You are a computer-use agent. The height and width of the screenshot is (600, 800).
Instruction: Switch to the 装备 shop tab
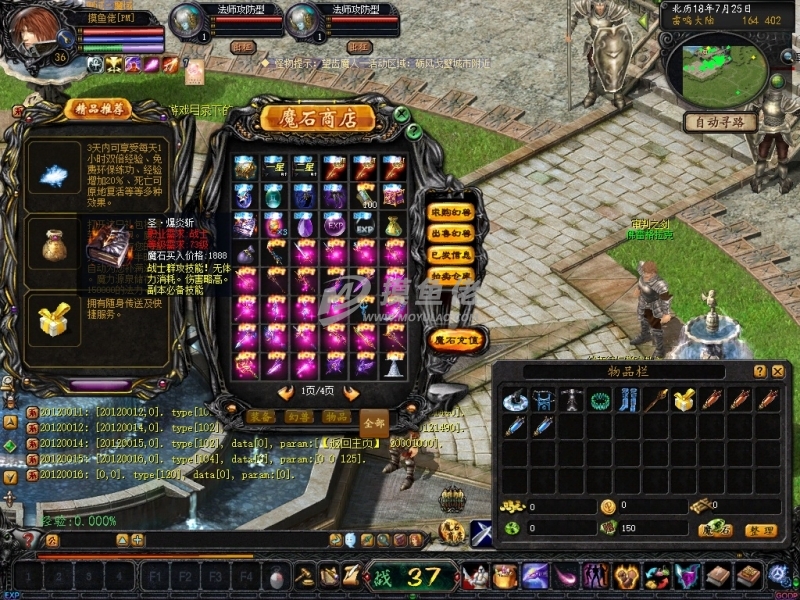259,416
